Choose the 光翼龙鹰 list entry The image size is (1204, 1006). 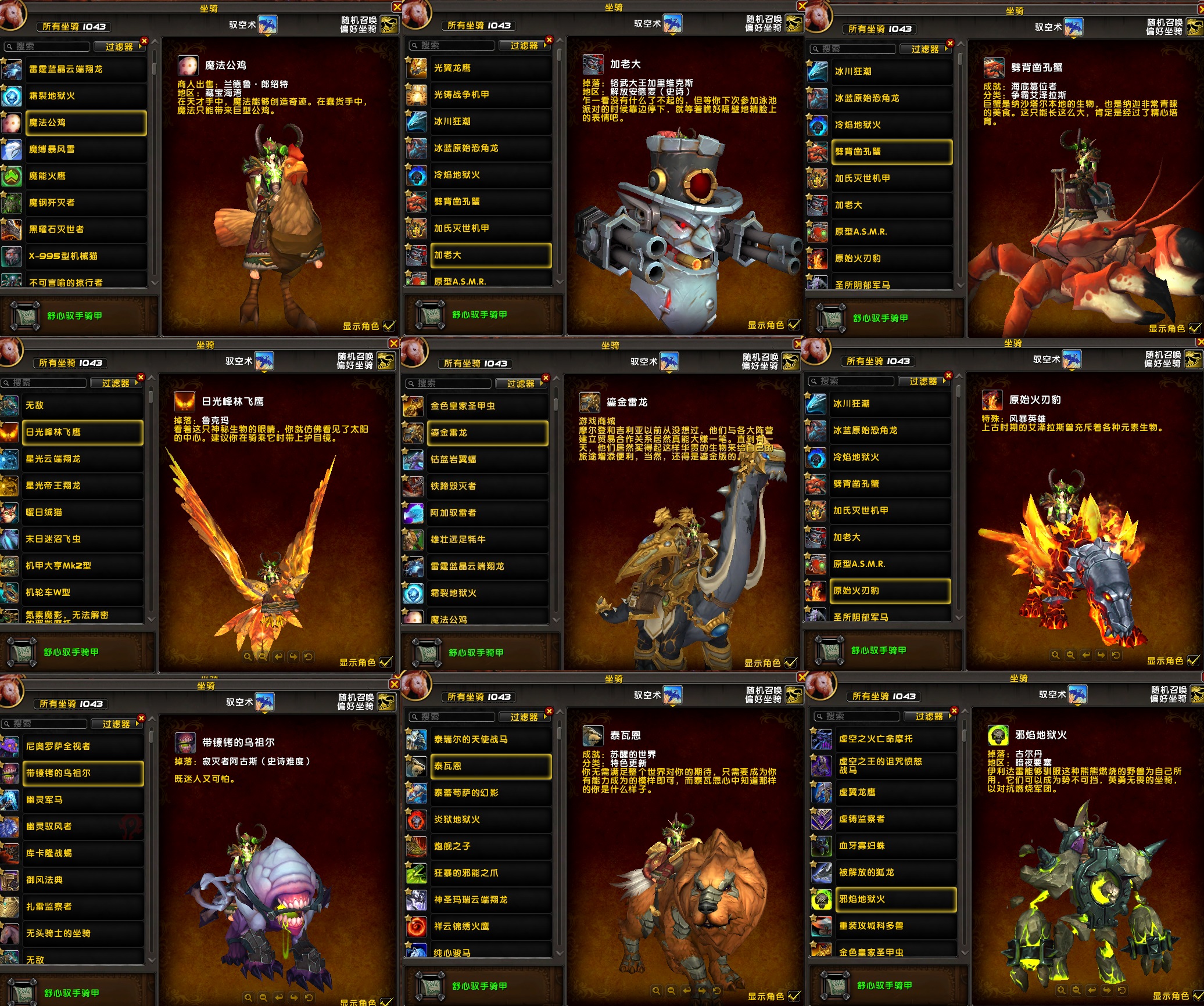point(490,68)
